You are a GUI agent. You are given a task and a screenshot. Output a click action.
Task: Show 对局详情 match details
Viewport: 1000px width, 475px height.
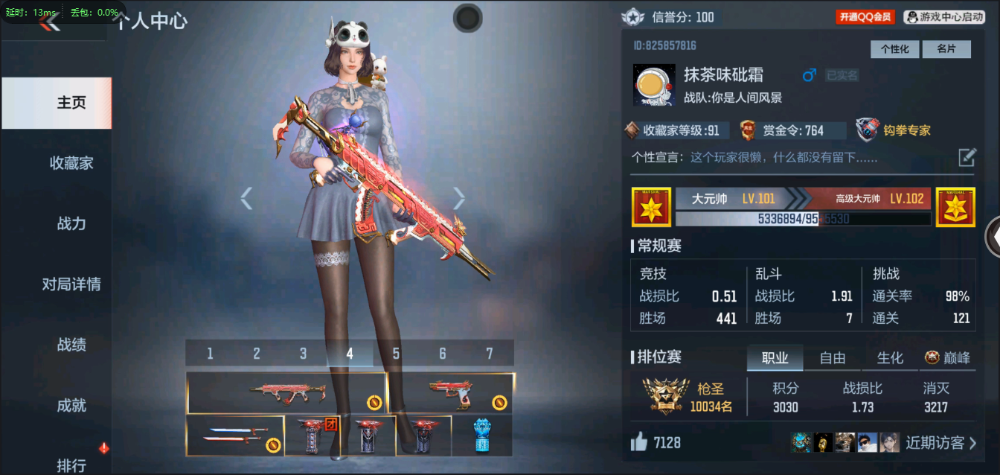click(71, 284)
